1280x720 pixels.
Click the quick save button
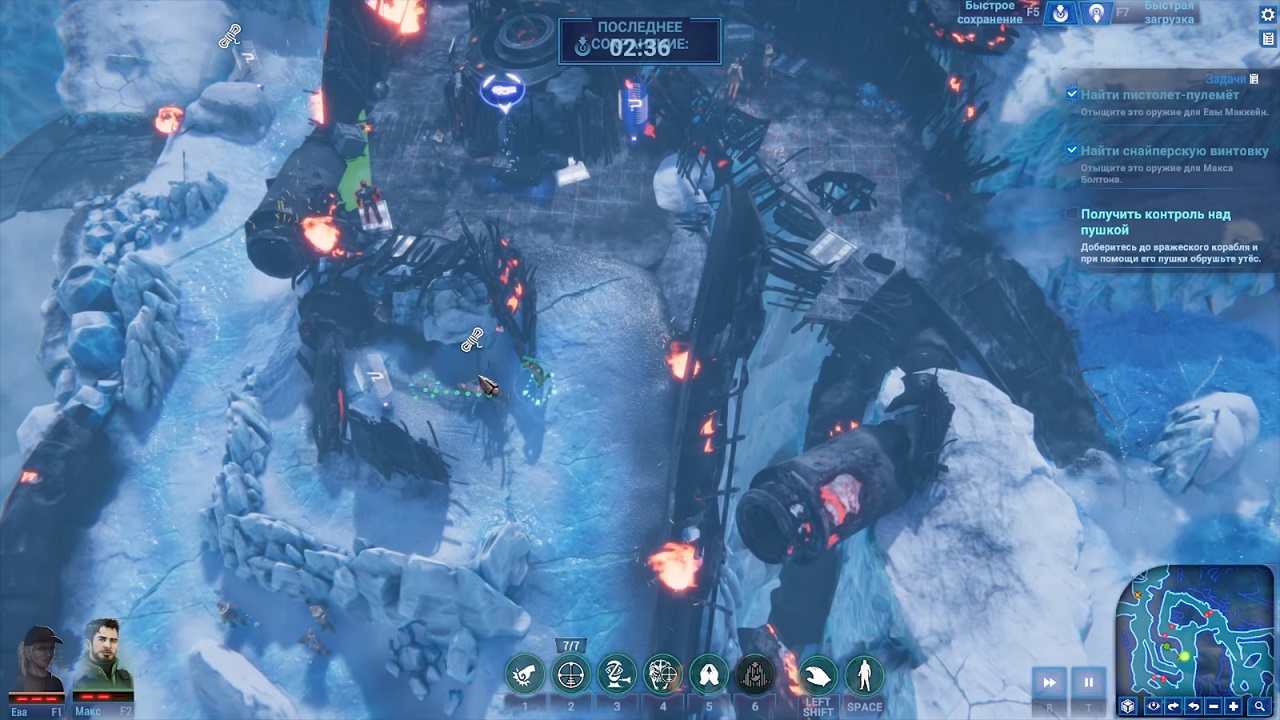(x=1060, y=13)
